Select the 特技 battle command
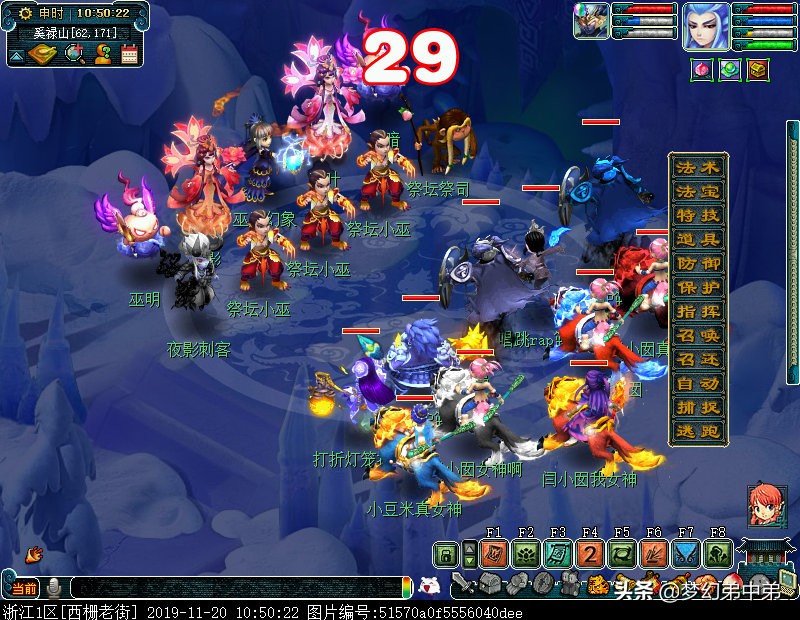Viewport: 800px width, 620px height. 697,215
